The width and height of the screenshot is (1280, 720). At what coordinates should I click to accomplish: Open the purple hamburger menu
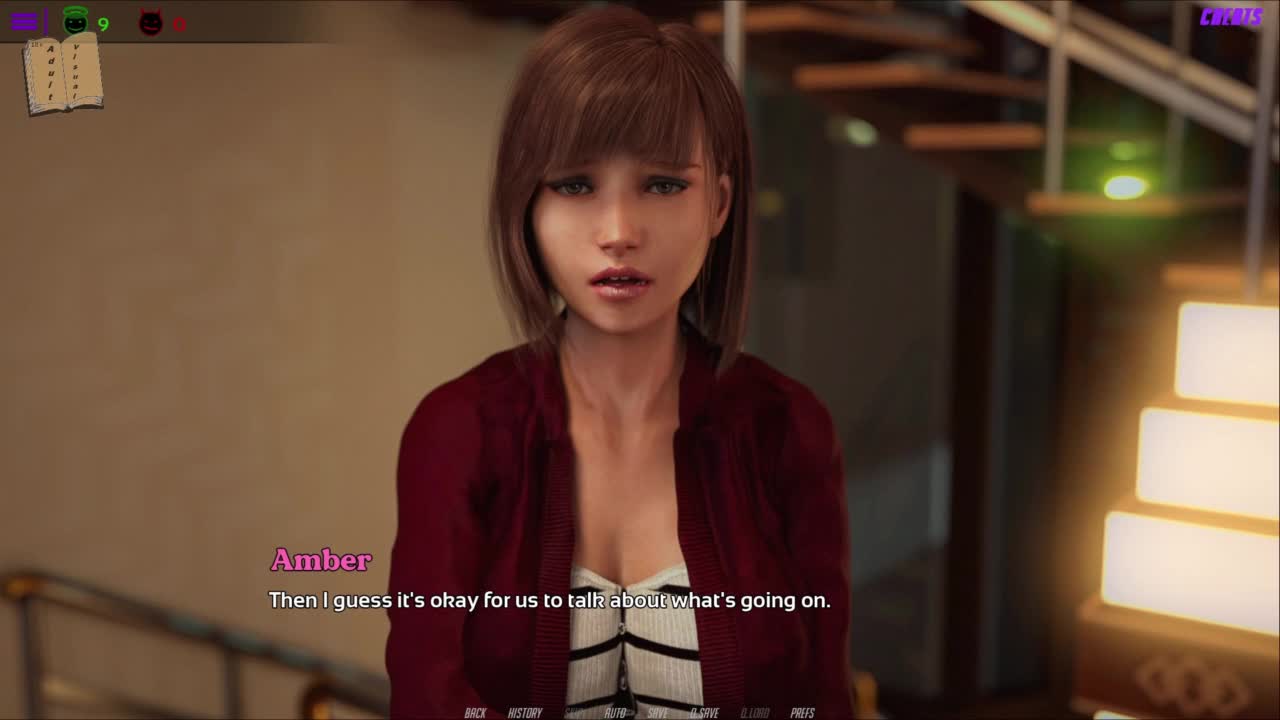pos(24,21)
